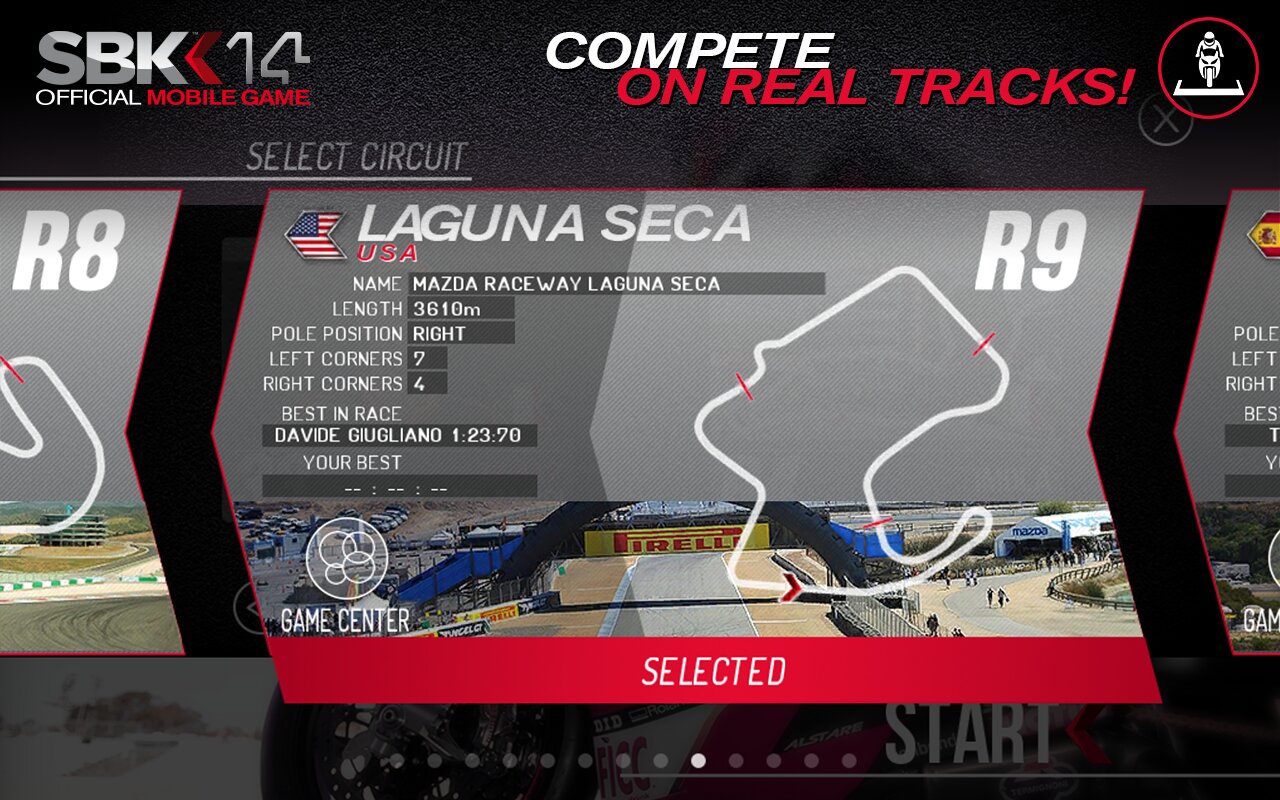Image resolution: width=1280 pixels, height=800 pixels.
Task: Click the SBK14 official mobile game logo
Action: click(174, 68)
